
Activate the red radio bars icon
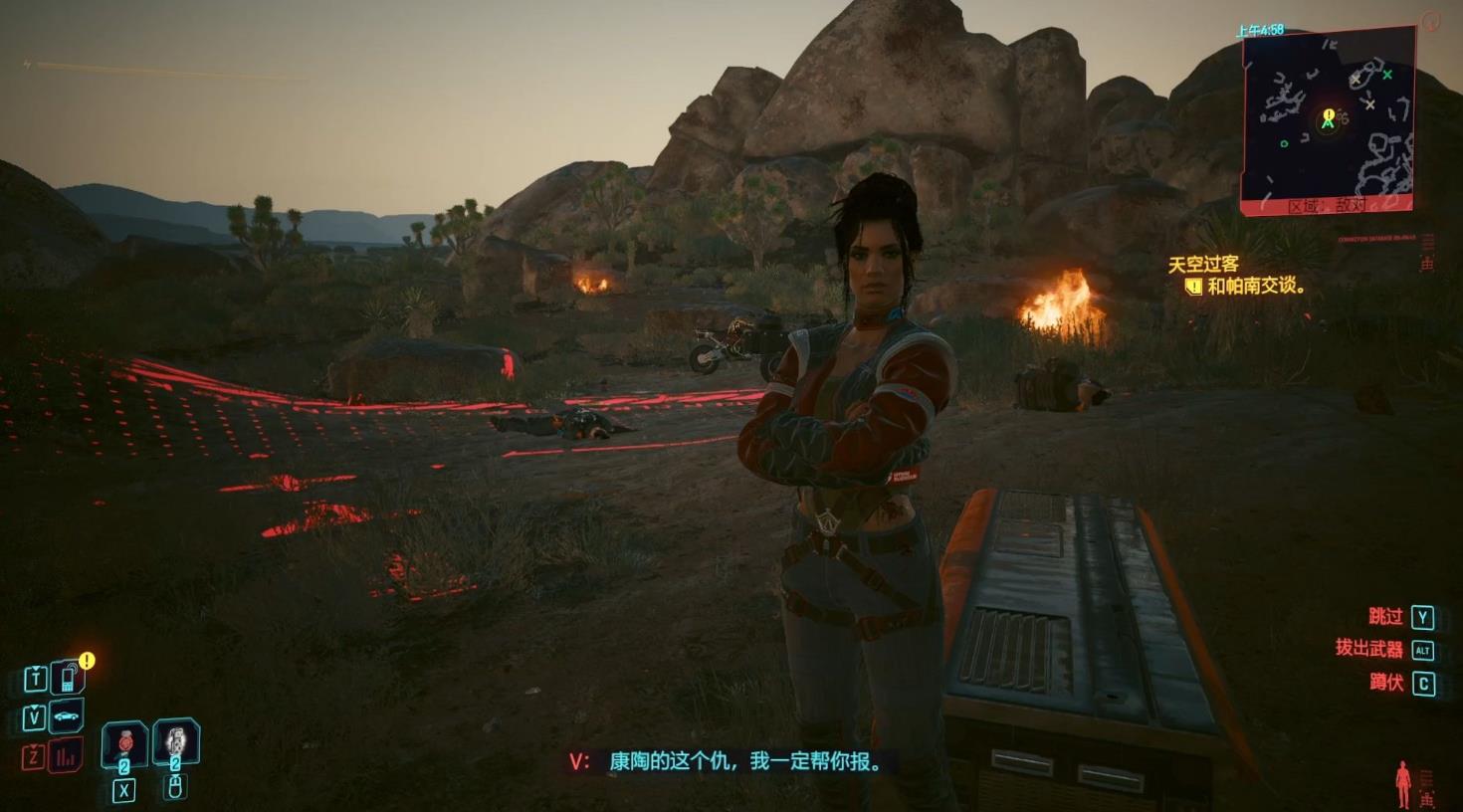(x=66, y=756)
